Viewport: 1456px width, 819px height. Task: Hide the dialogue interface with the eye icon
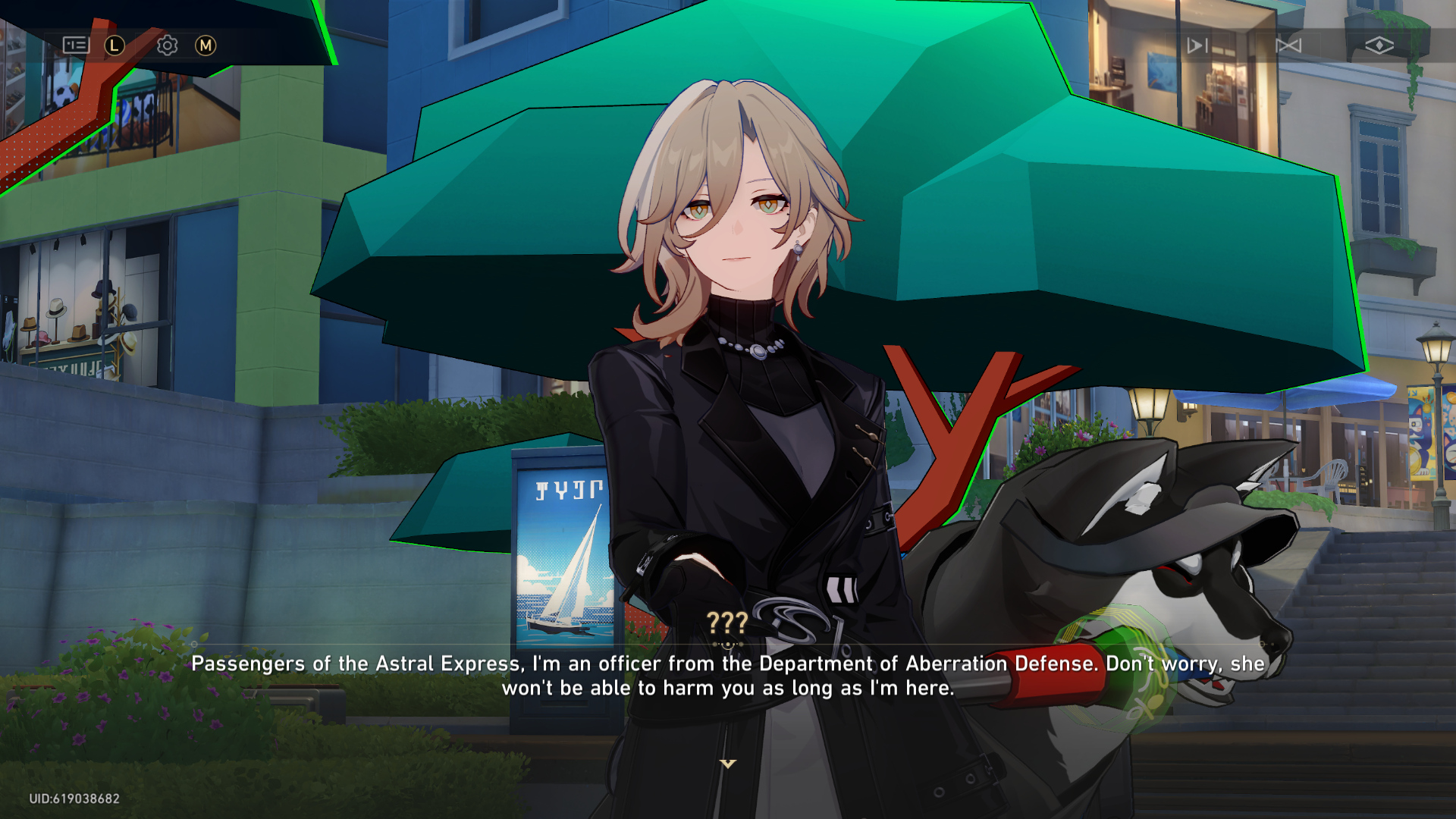point(1379,45)
